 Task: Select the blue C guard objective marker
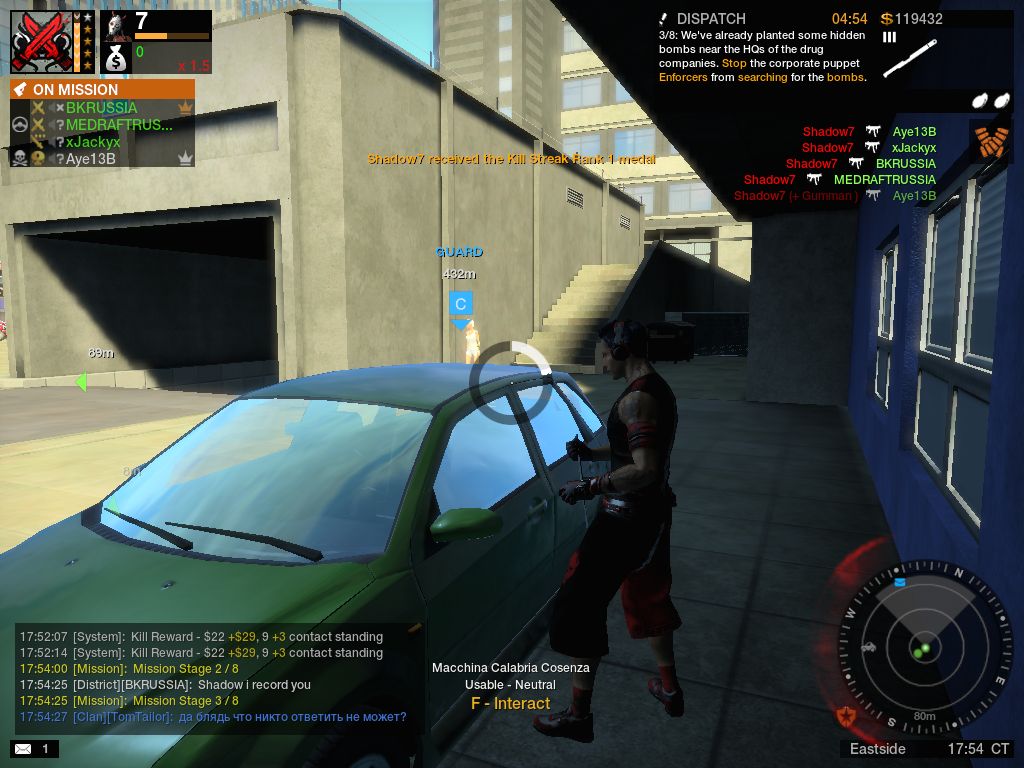pyautogui.click(x=460, y=304)
